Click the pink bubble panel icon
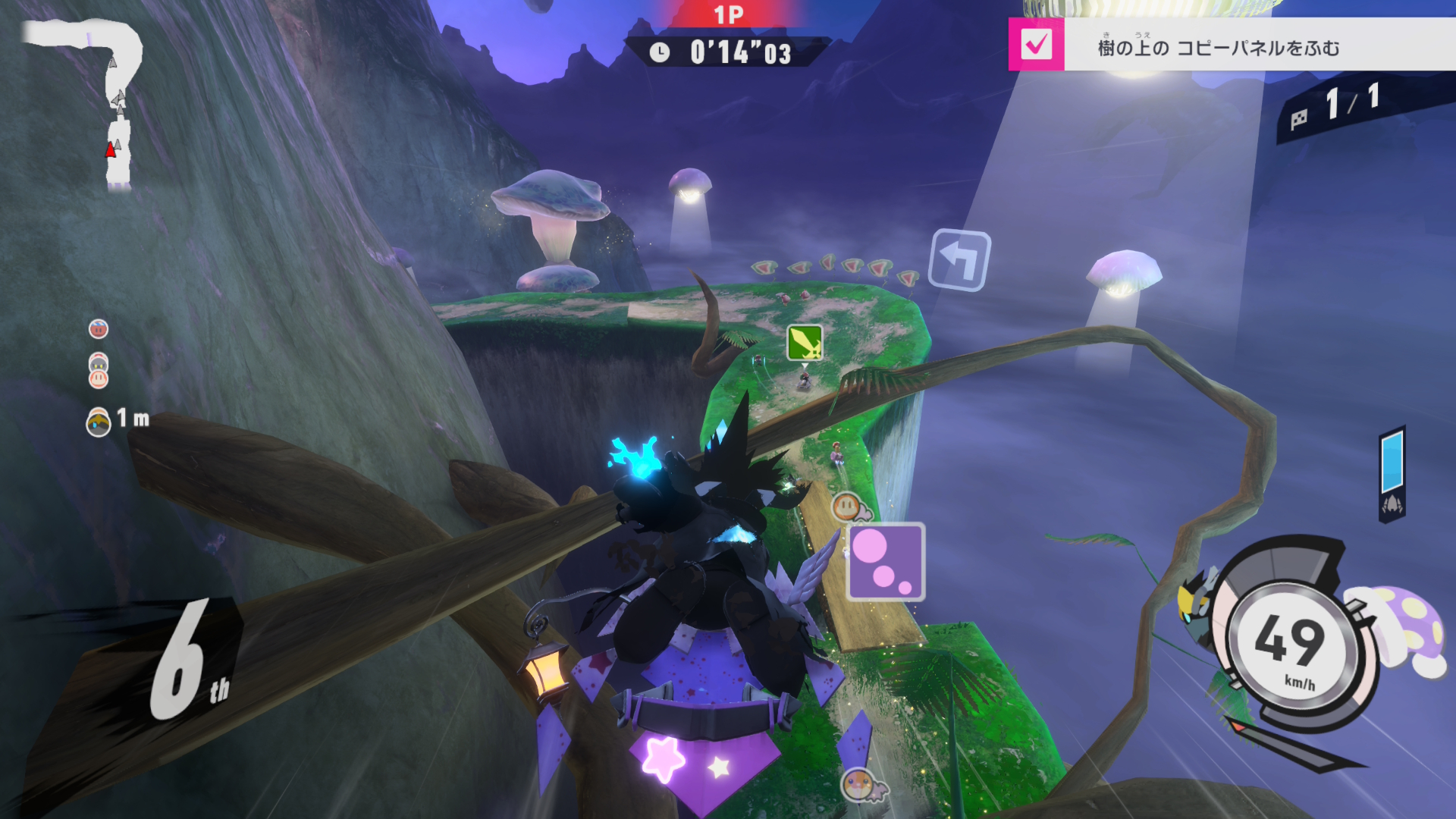Image resolution: width=1456 pixels, height=819 pixels. tap(886, 562)
